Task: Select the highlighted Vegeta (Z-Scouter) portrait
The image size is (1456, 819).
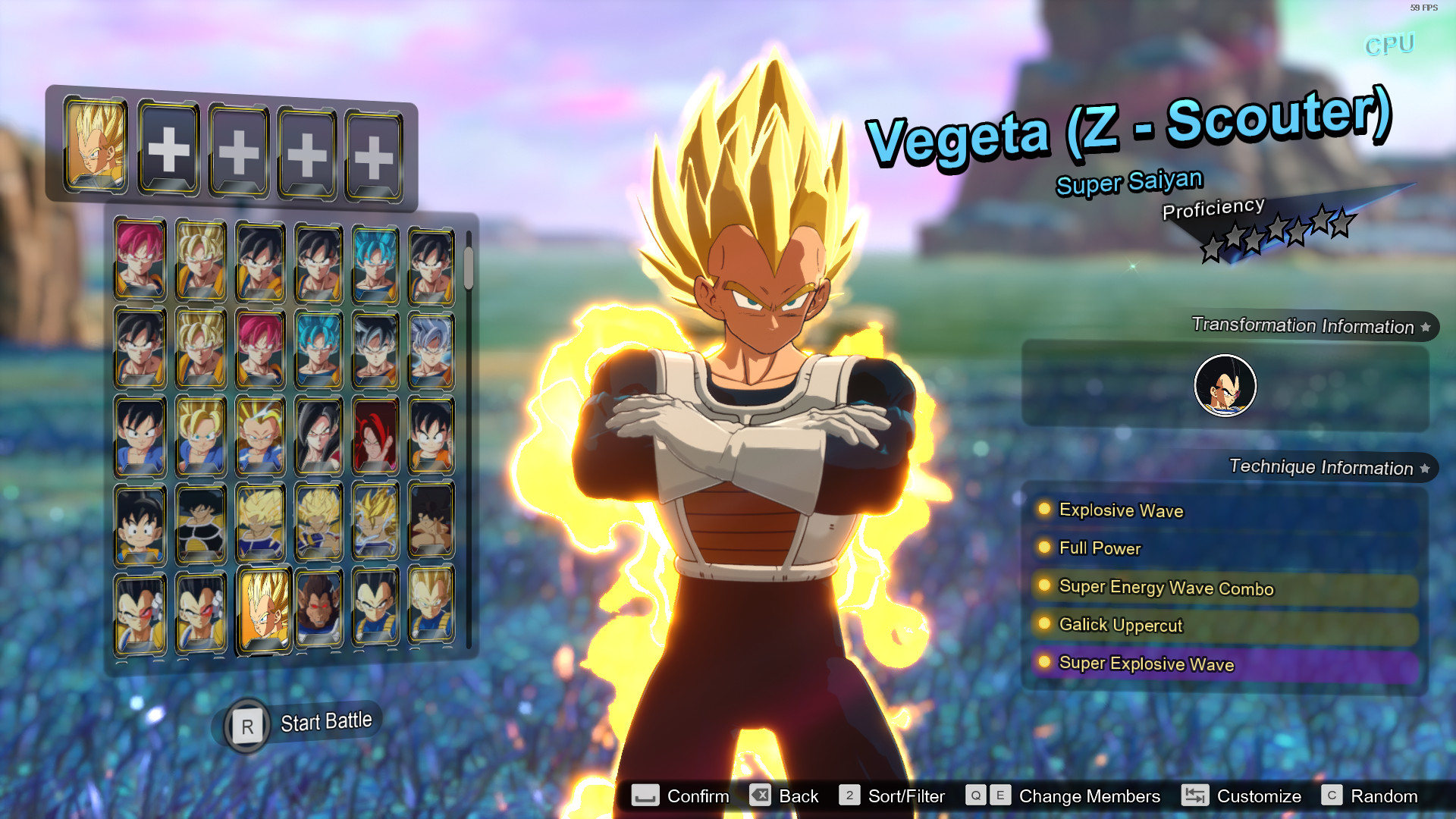Action: 264,610
